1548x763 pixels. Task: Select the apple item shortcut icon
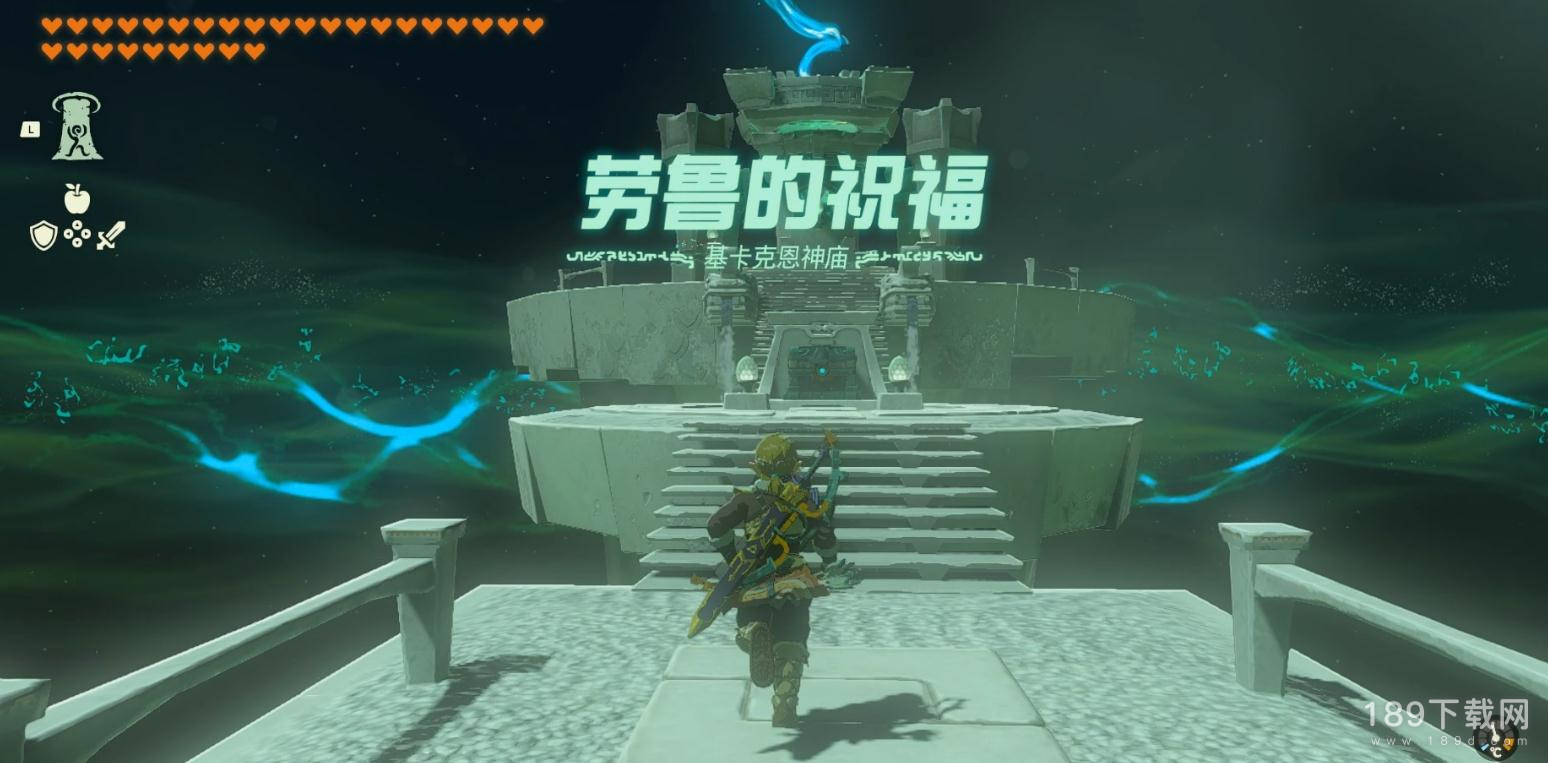77,199
